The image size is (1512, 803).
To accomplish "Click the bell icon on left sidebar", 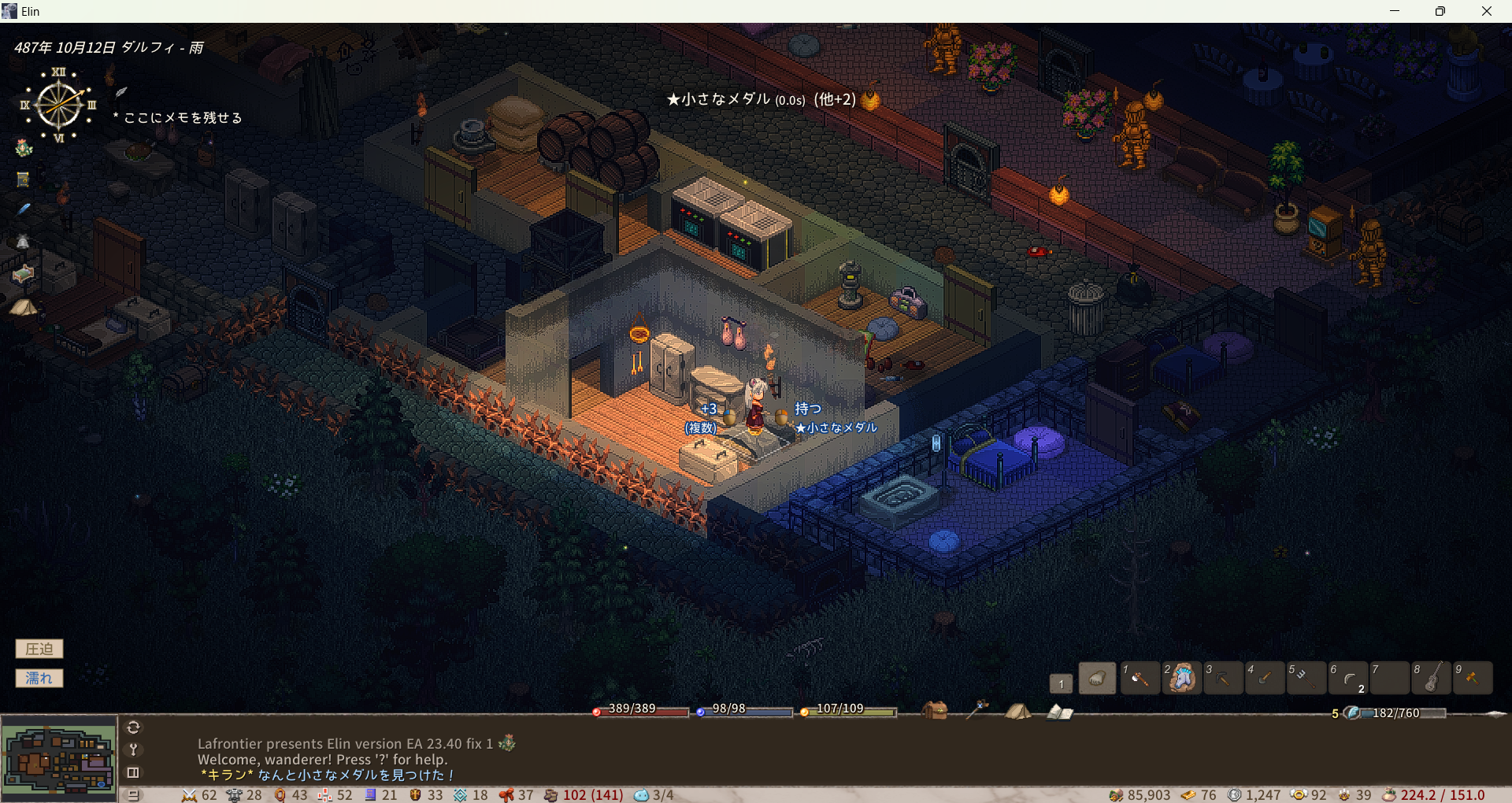I will pyautogui.click(x=24, y=242).
